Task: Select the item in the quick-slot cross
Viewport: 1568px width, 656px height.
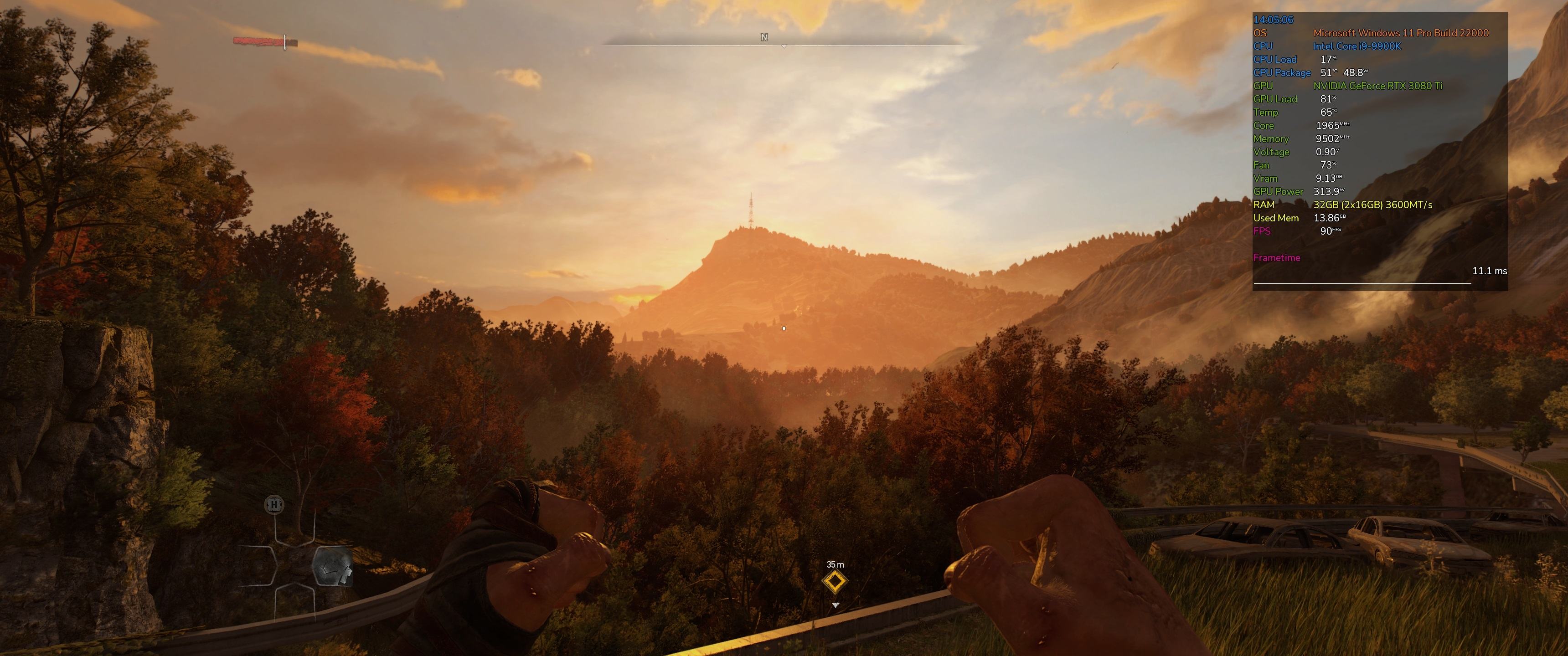Action: point(332,567)
